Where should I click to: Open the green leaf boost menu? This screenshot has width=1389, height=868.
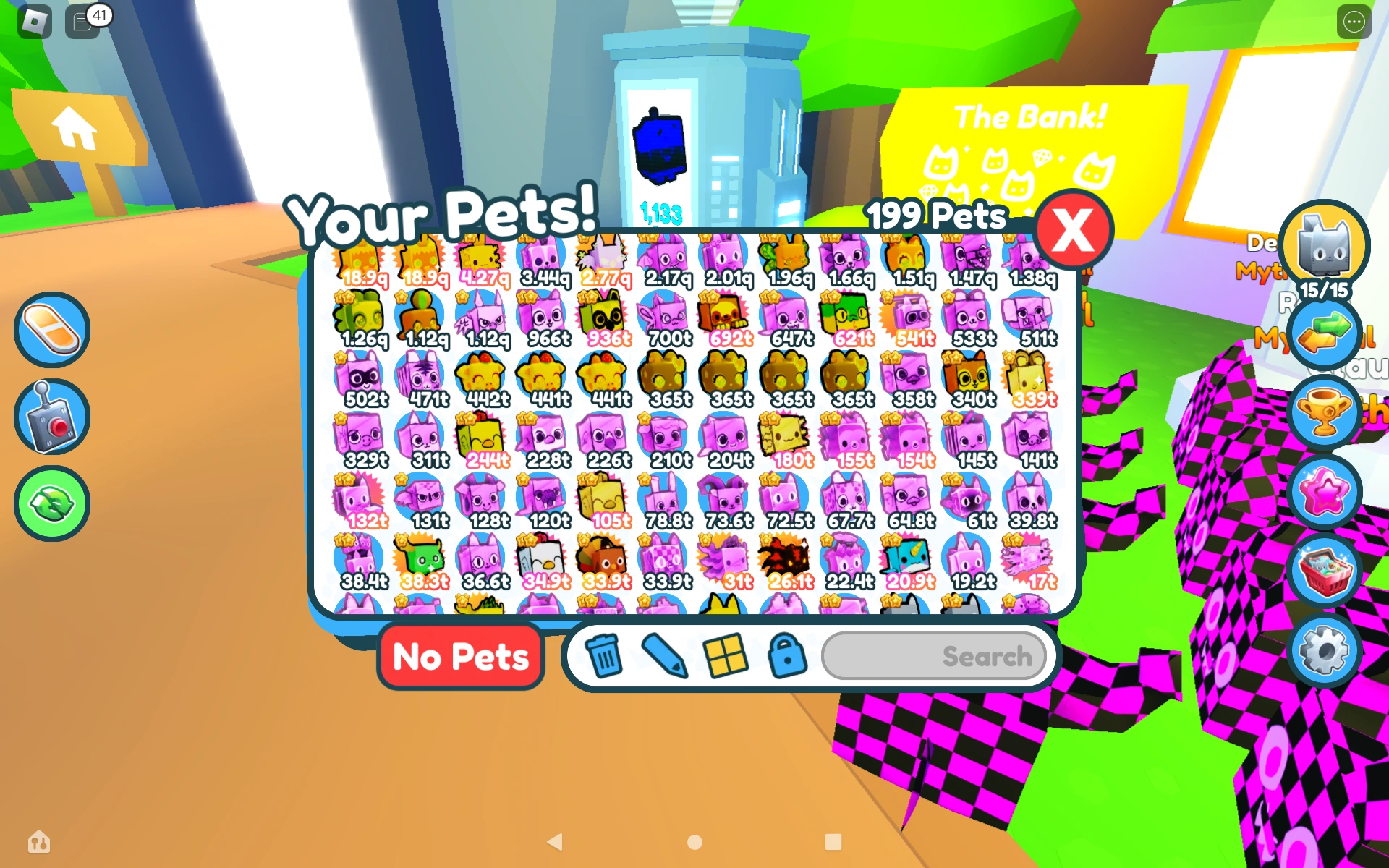tap(51, 503)
